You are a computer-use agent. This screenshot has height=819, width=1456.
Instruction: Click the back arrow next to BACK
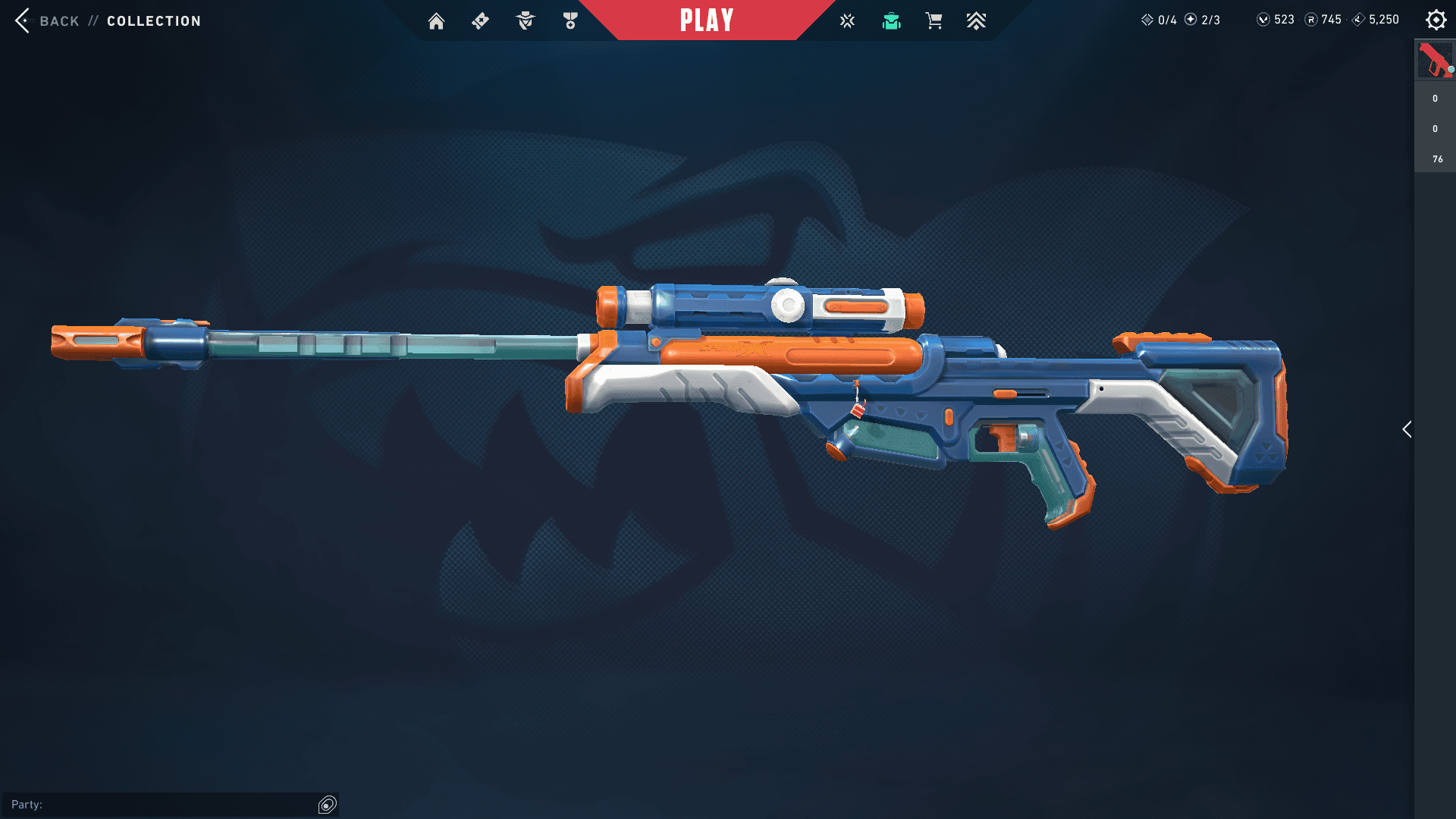pos(23,20)
